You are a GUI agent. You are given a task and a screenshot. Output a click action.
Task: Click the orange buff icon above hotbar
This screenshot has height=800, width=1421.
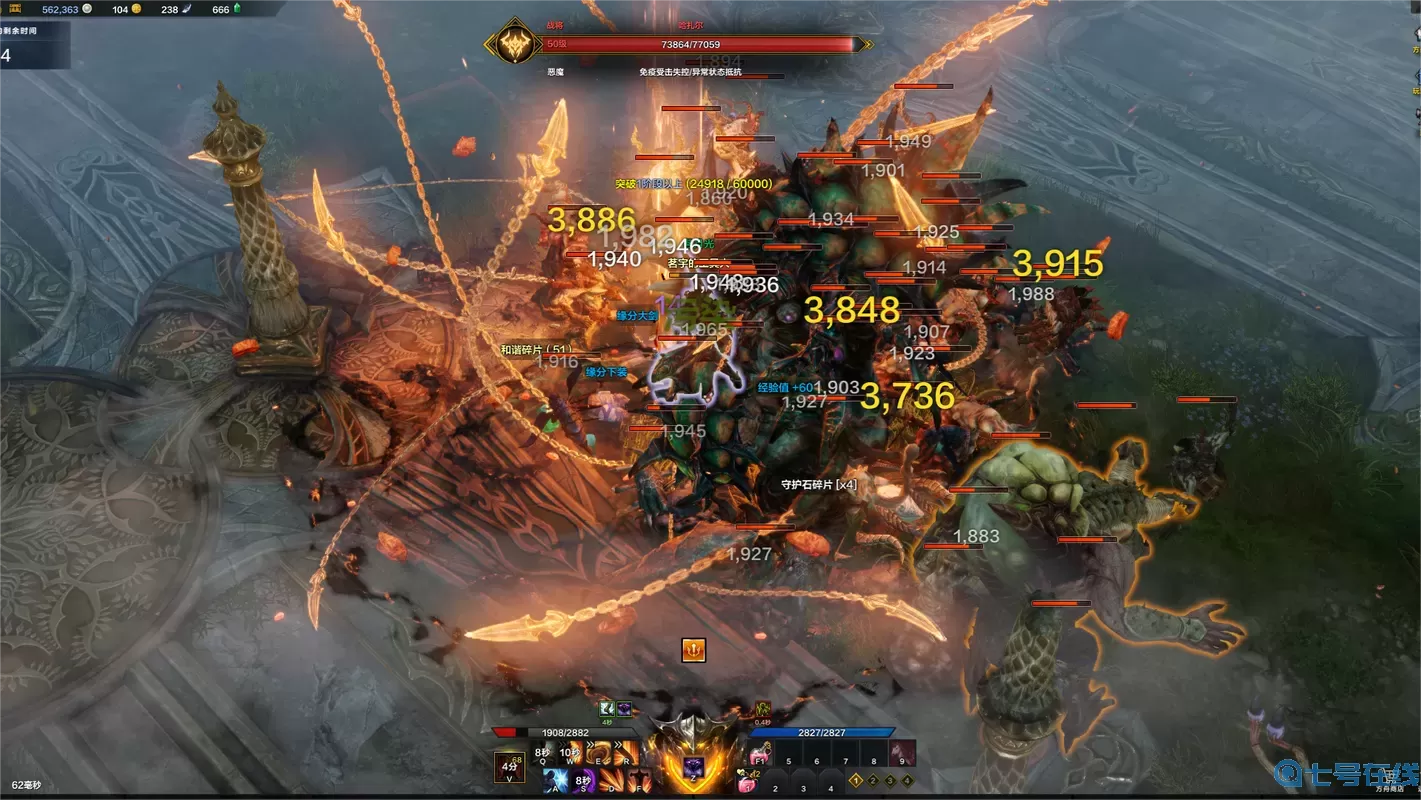(693, 650)
